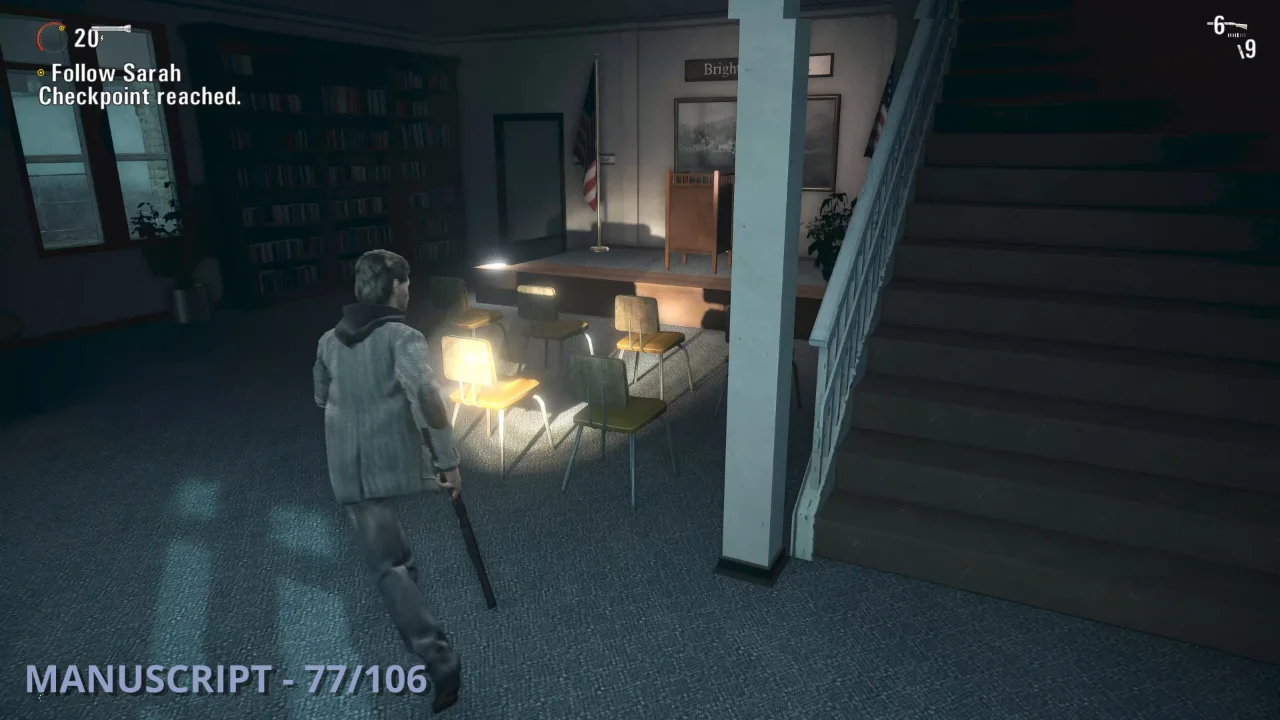The height and width of the screenshot is (720, 1280).
Task: Click the MANUSCRIPT - 77/106 counter banner
Action: point(225,680)
